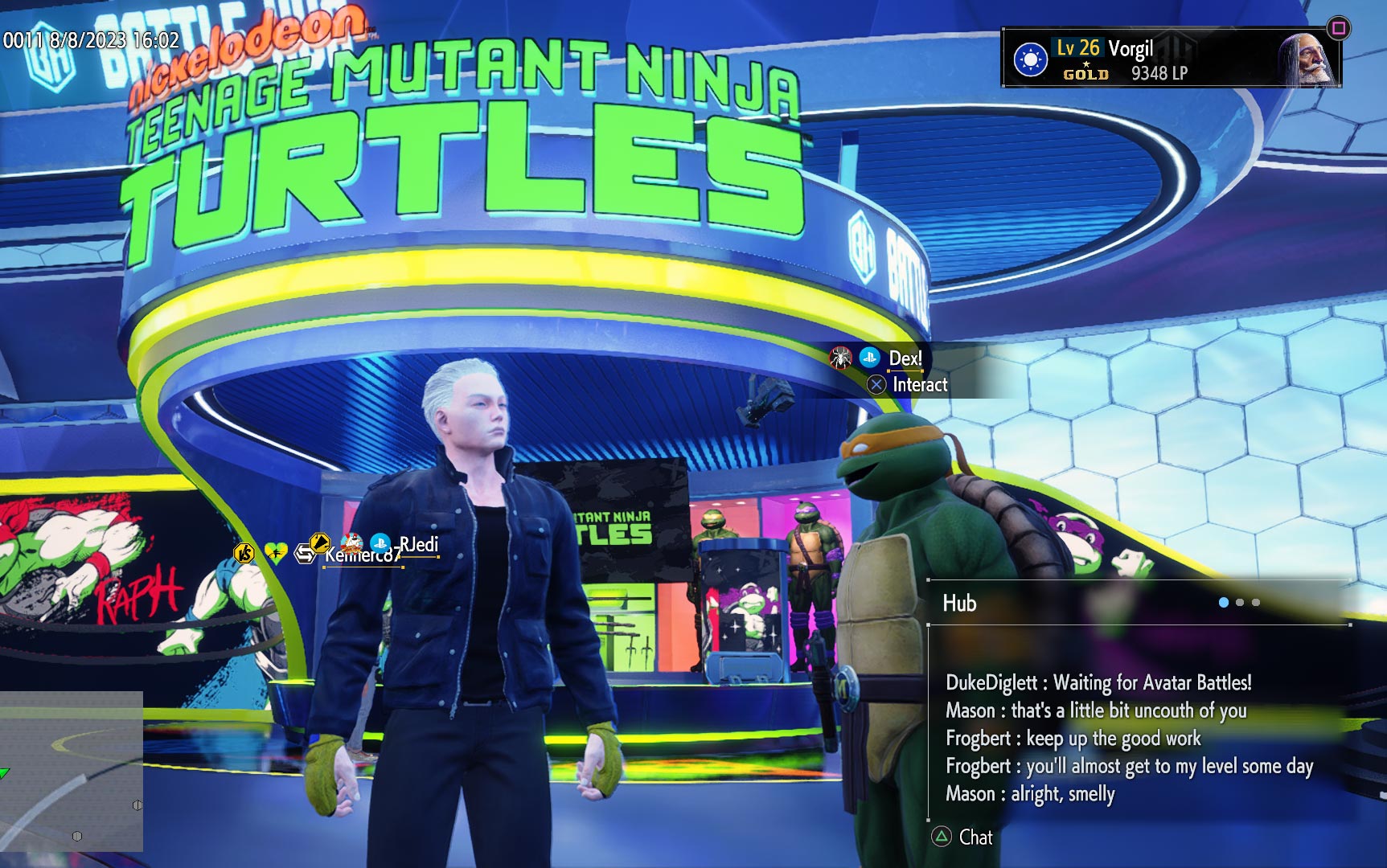Select the green heart emblem icon

point(276,552)
